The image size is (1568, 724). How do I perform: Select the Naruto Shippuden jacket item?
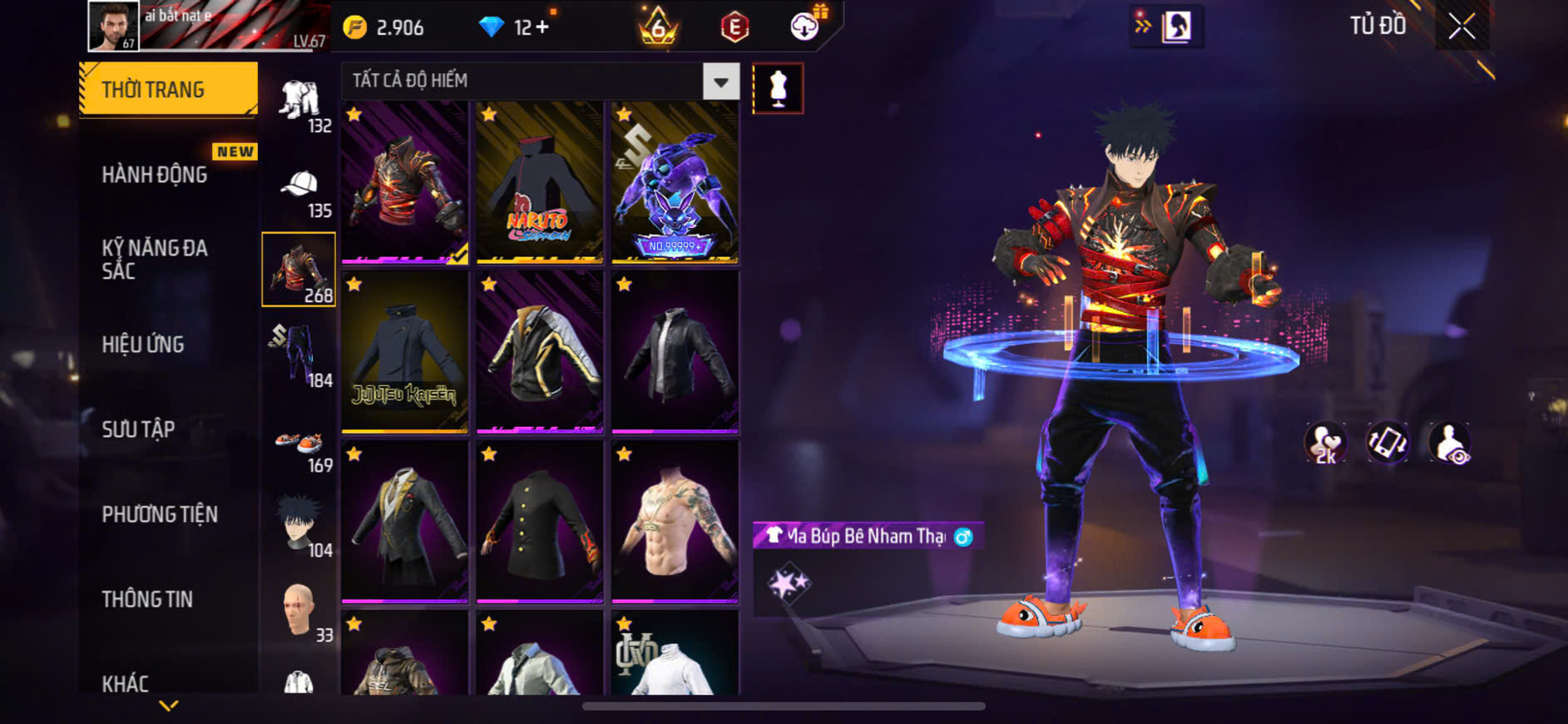point(539,183)
